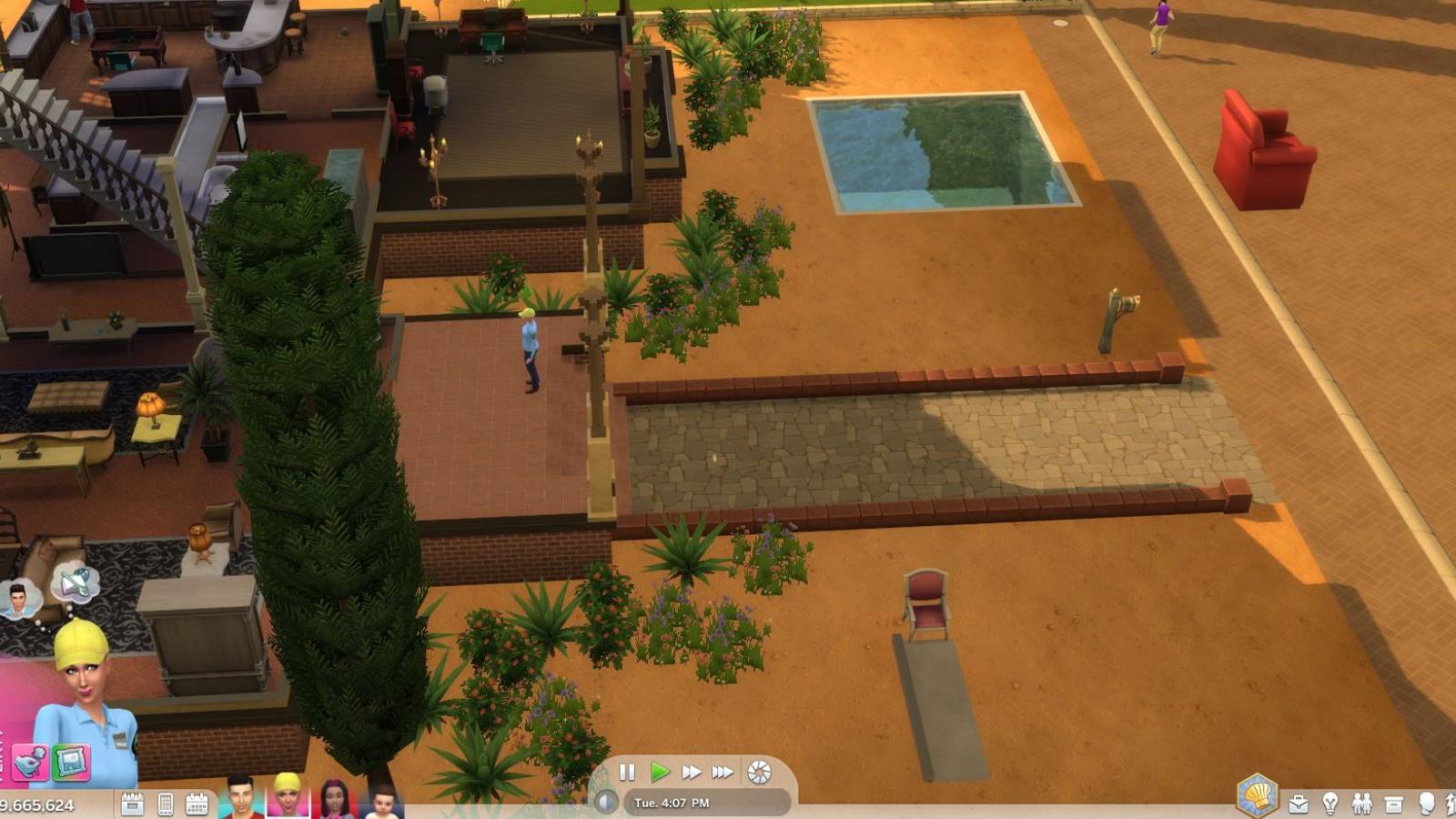Image resolution: width=1456 pixels, height=819 pixels.
Task: Open the work schedule icon beside the funds
Action: tap(131, 804)
